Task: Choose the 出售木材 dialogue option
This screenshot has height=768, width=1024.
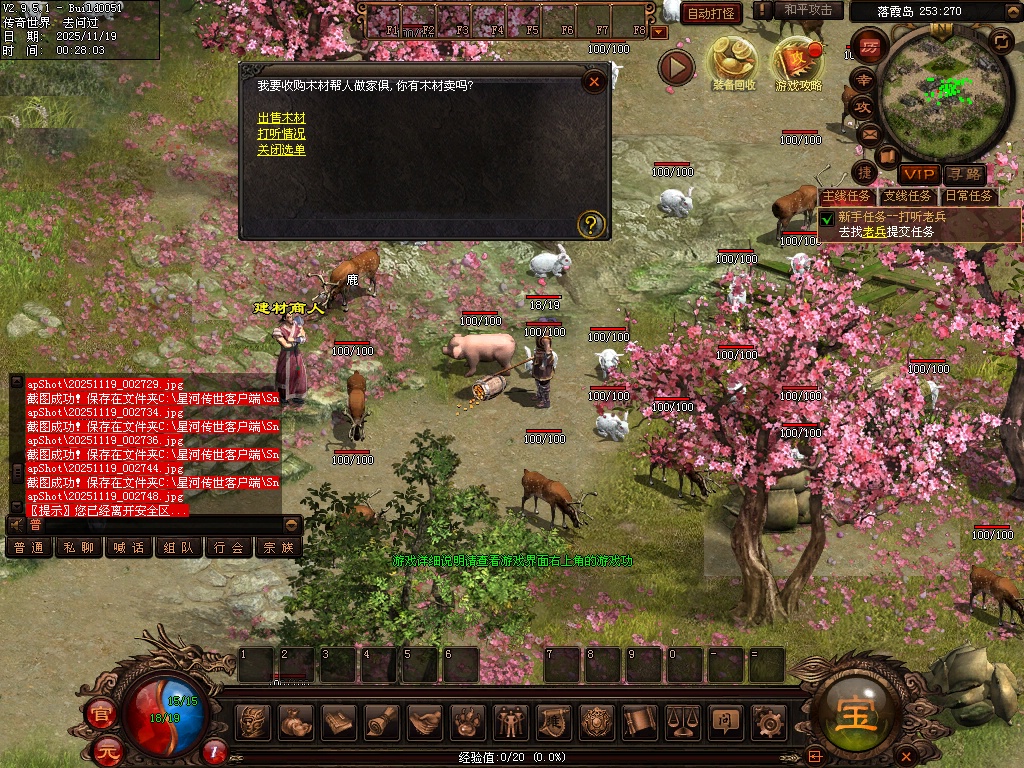Action: pyautogui.click(x=281, y=118)
